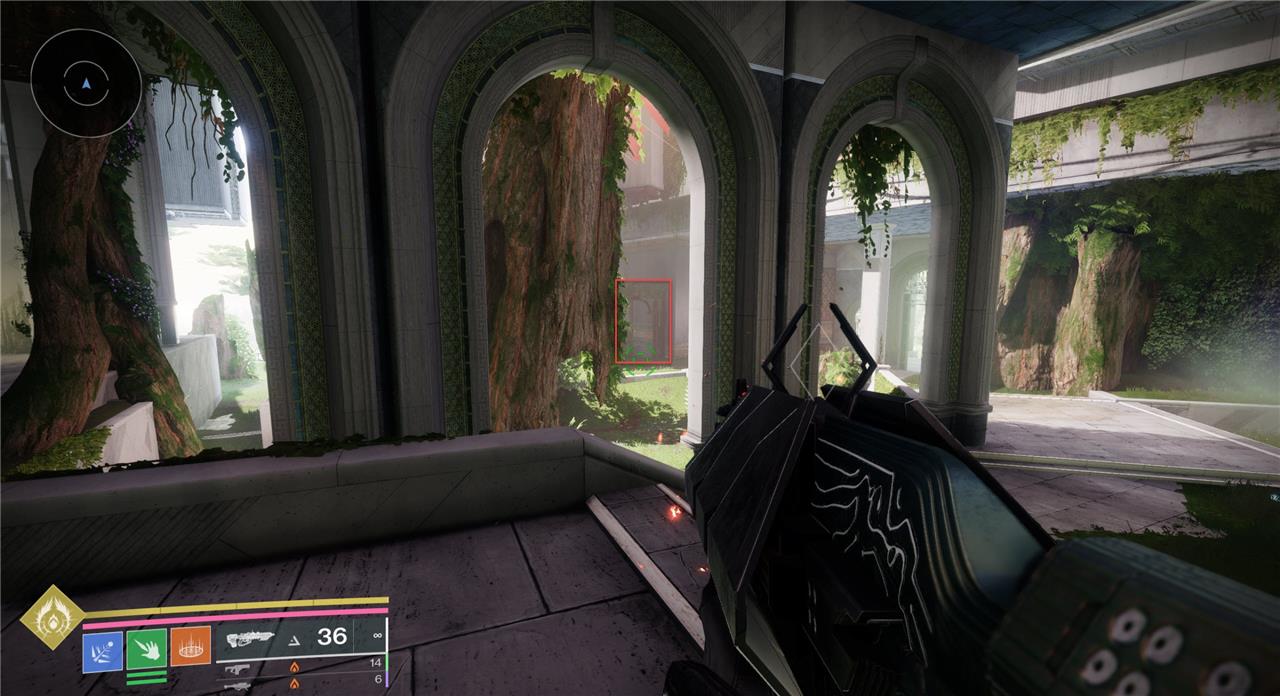The width and height of the screenshot is (1280, 696).
Task: Throw the blue grenade ability icon
Action: [x=102, y=649]
